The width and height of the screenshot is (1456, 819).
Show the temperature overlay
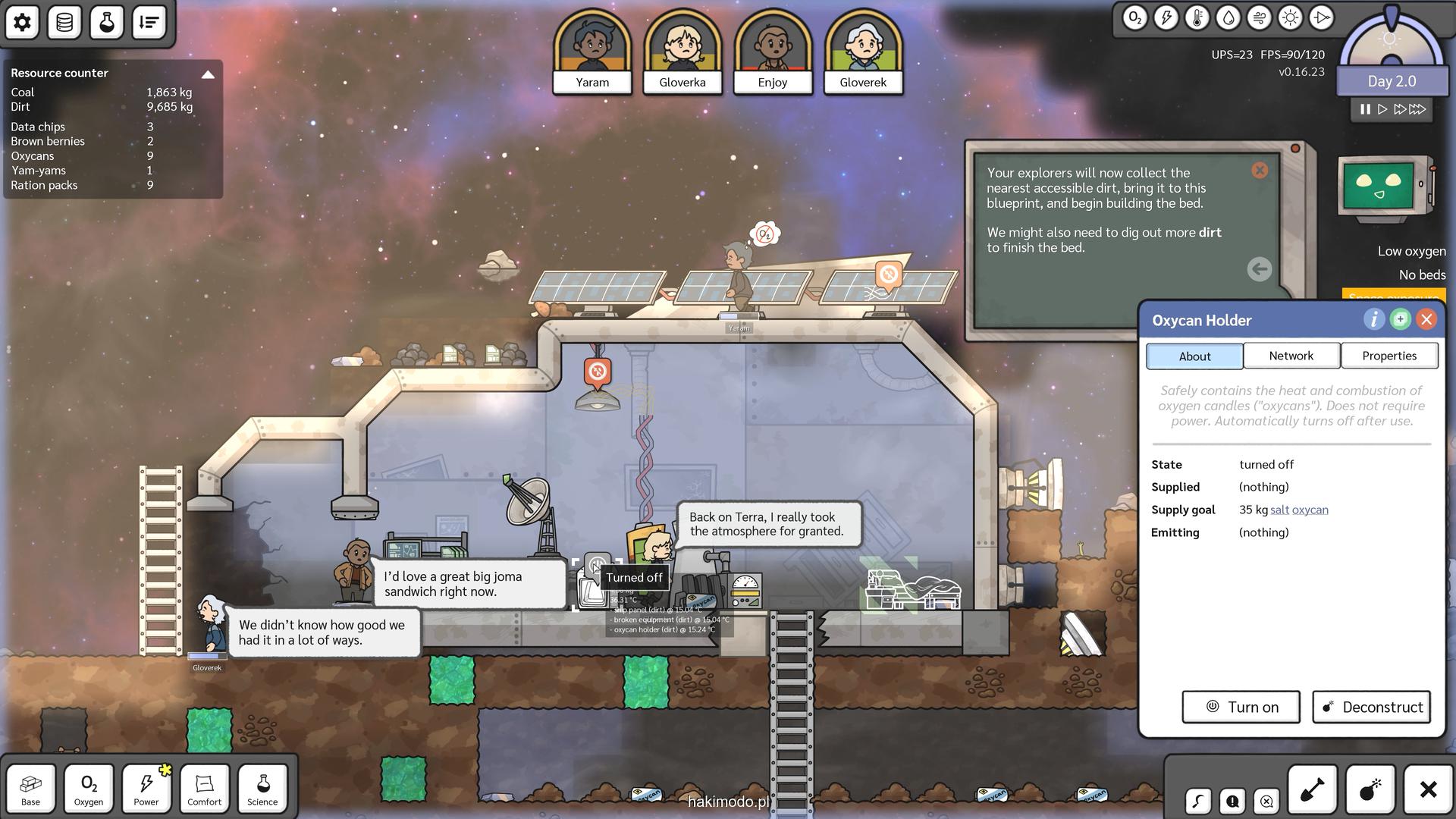(x=1197, y=18)
